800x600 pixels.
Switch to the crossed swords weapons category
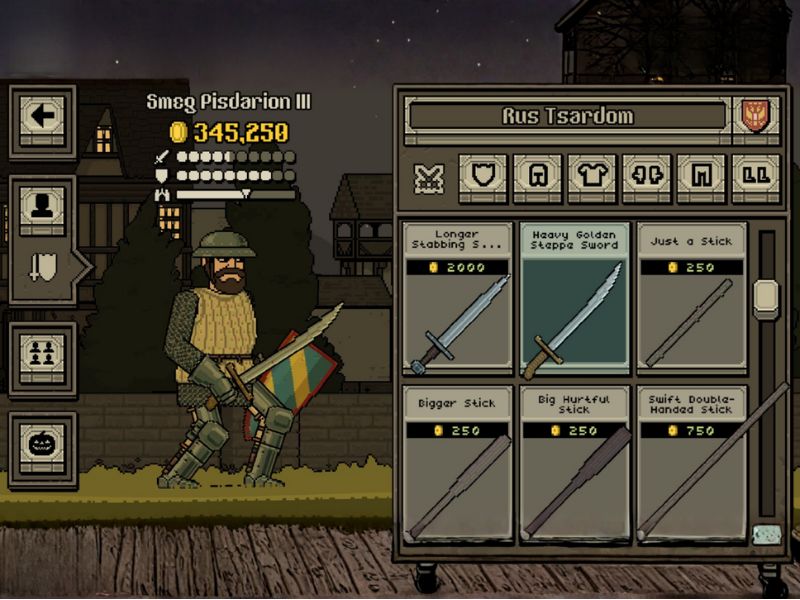click(429, 178)
